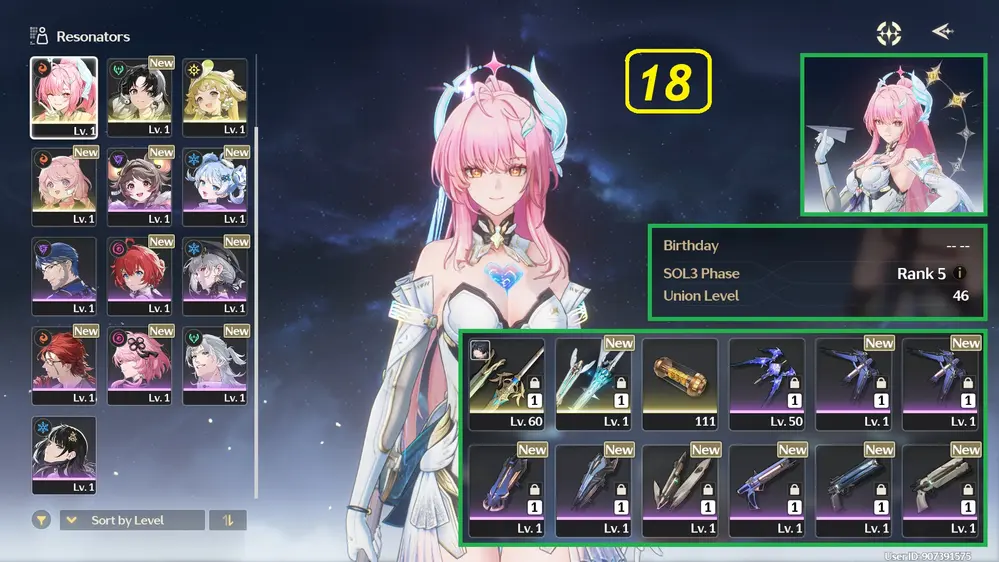
Task: Show SOL3 Phase rank info icon
Action: [x=960, y=273]
